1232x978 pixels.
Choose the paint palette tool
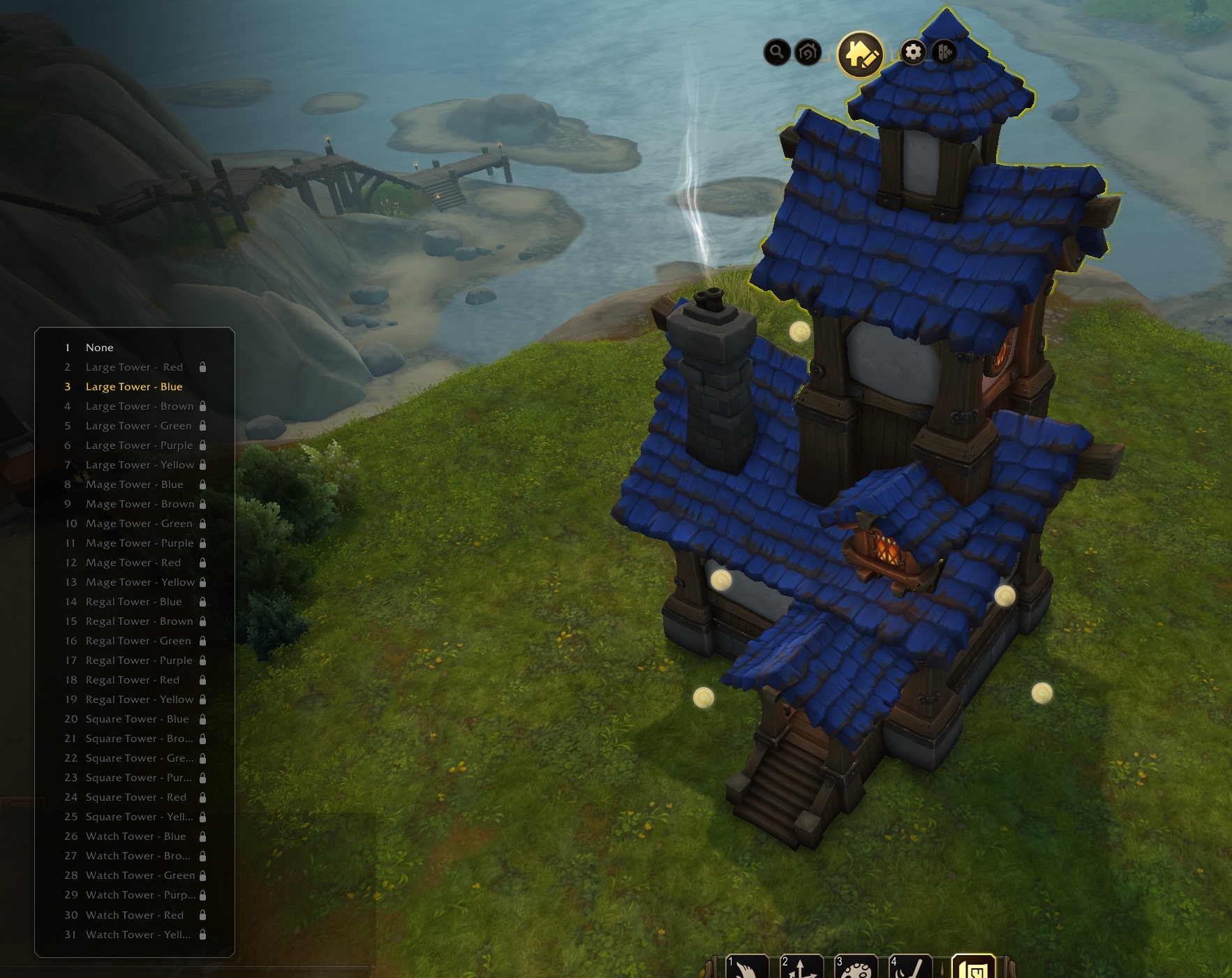tap(856, 969)
